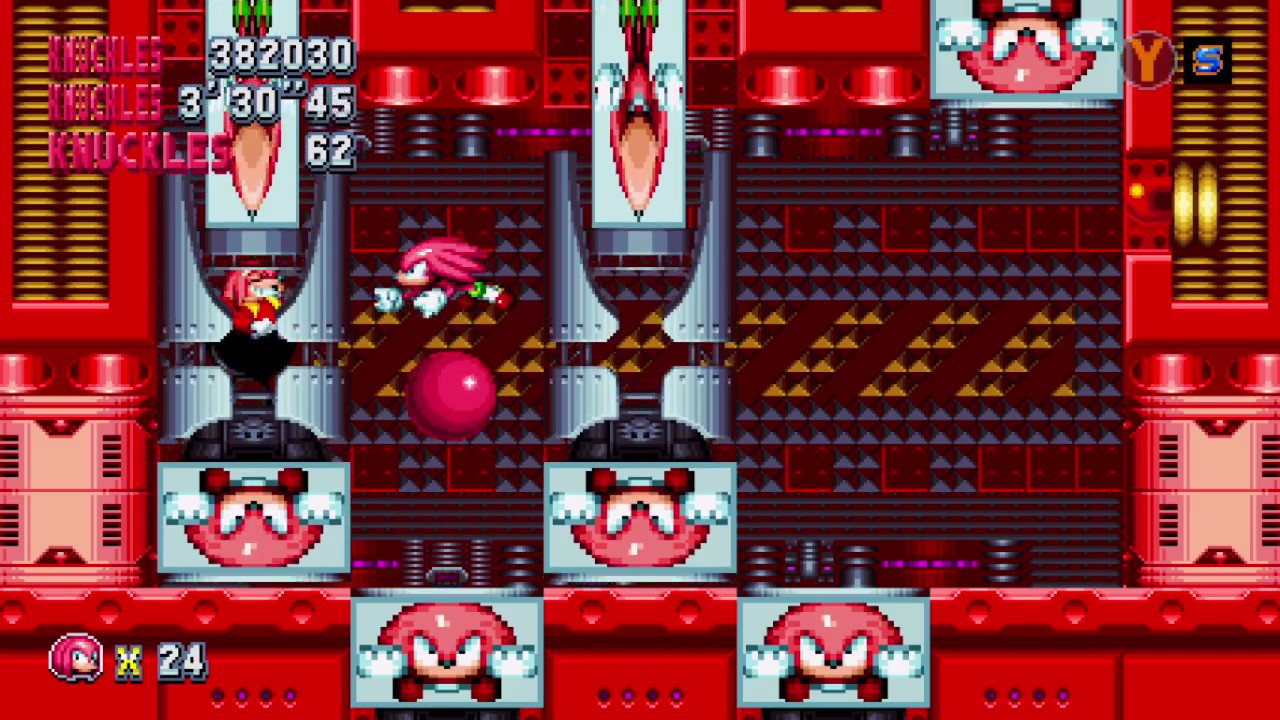Click the Knuckles life counter icon

pos(75,658)
